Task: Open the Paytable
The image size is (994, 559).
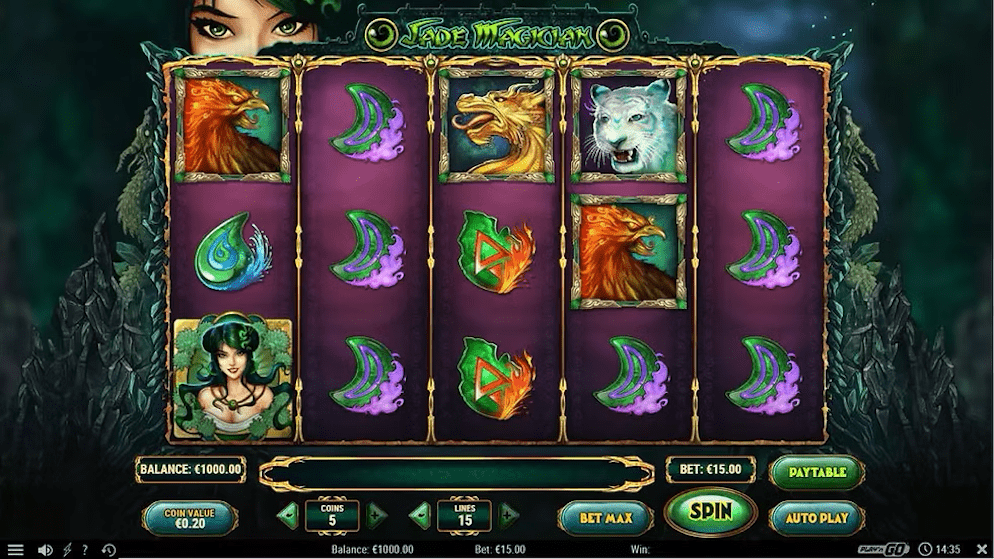Action: [x=816, y=472]
